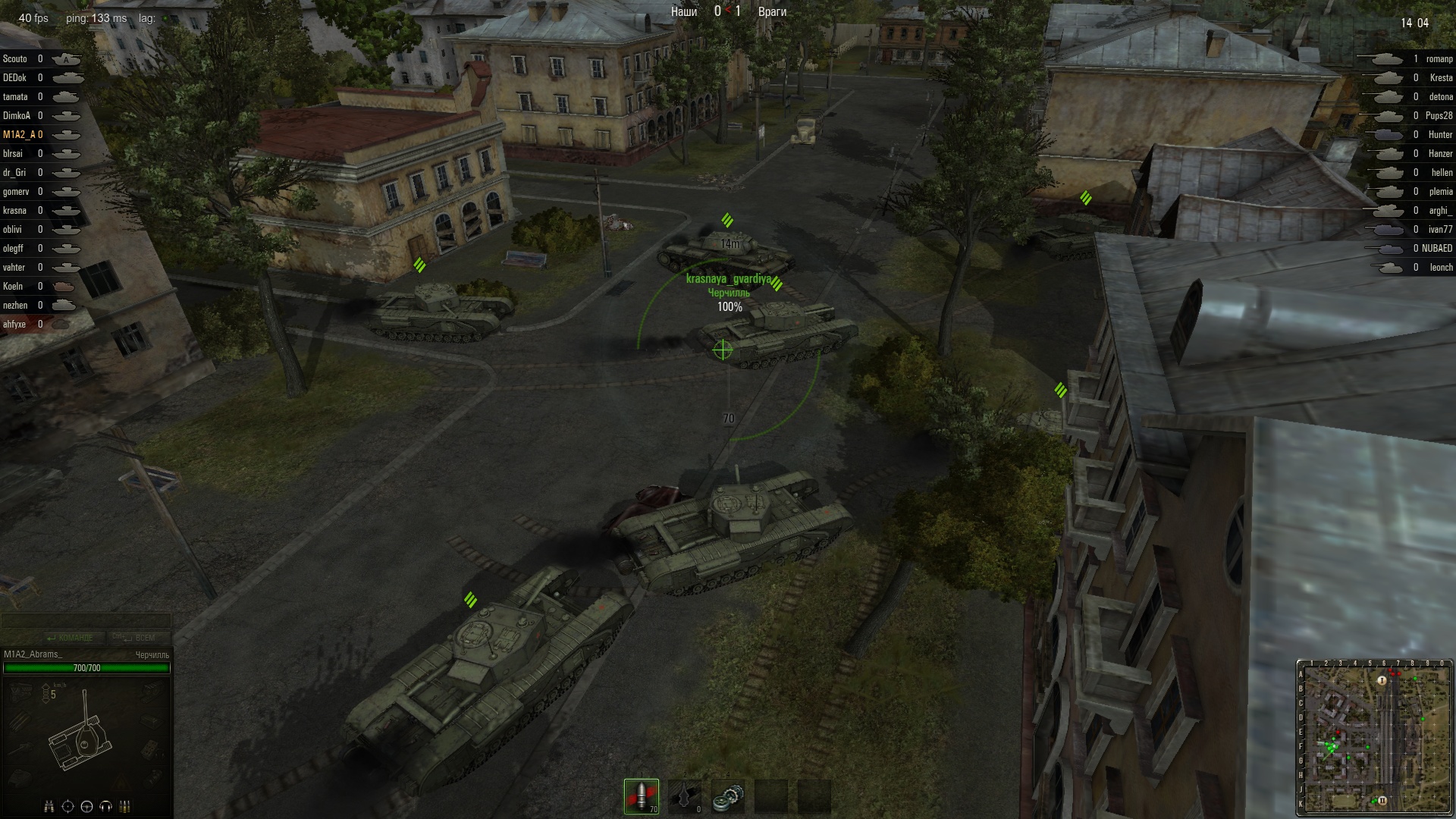Click base marker I on the minimap
The height and width of the screenshot is (819, 1456).
pyautogui.click(x=1382, y=680)
